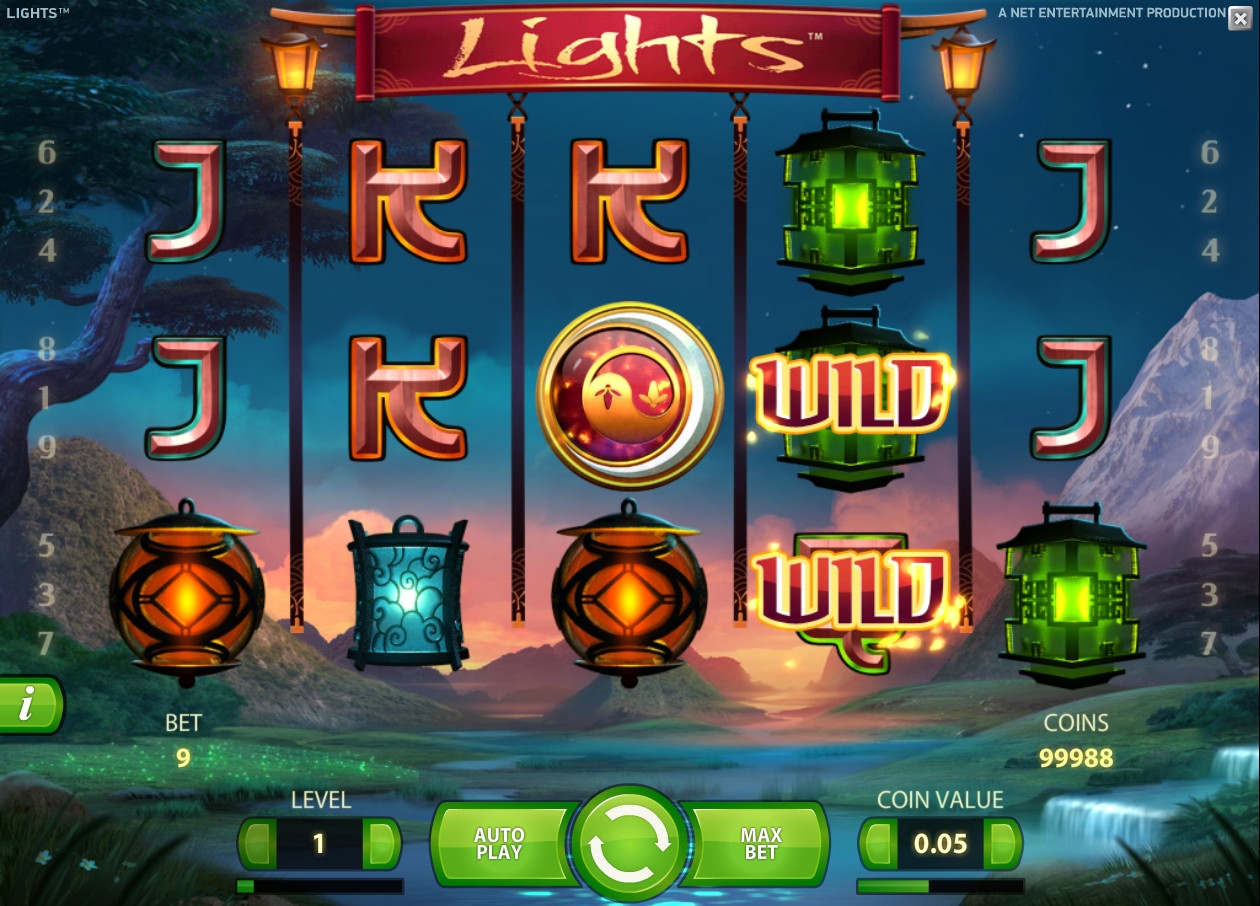The width and height of the screenshot is (1260, 906).
Task: Start Auto Play
Action: point(499,844)
